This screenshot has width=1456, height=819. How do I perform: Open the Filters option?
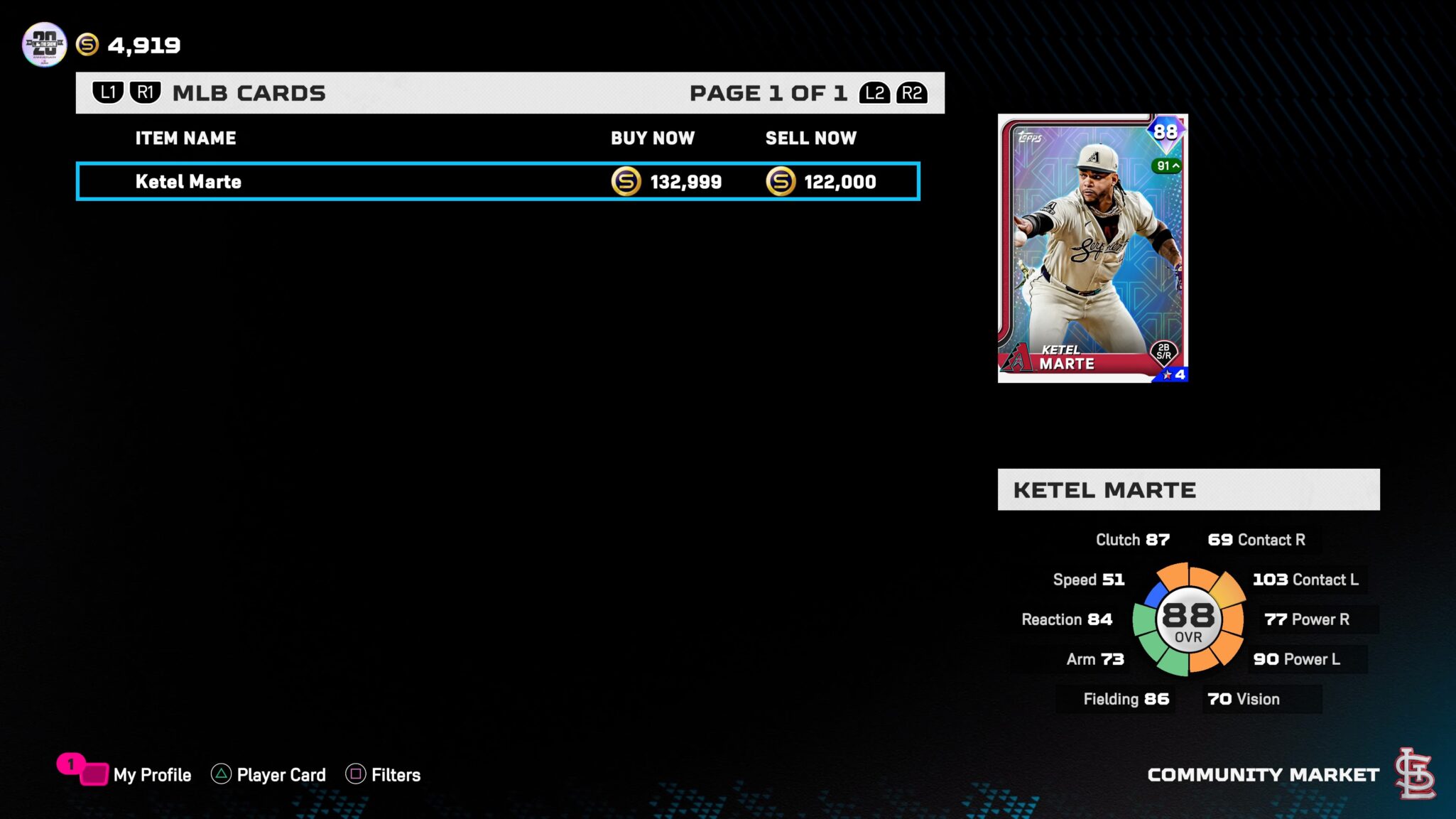coord(395,774)
